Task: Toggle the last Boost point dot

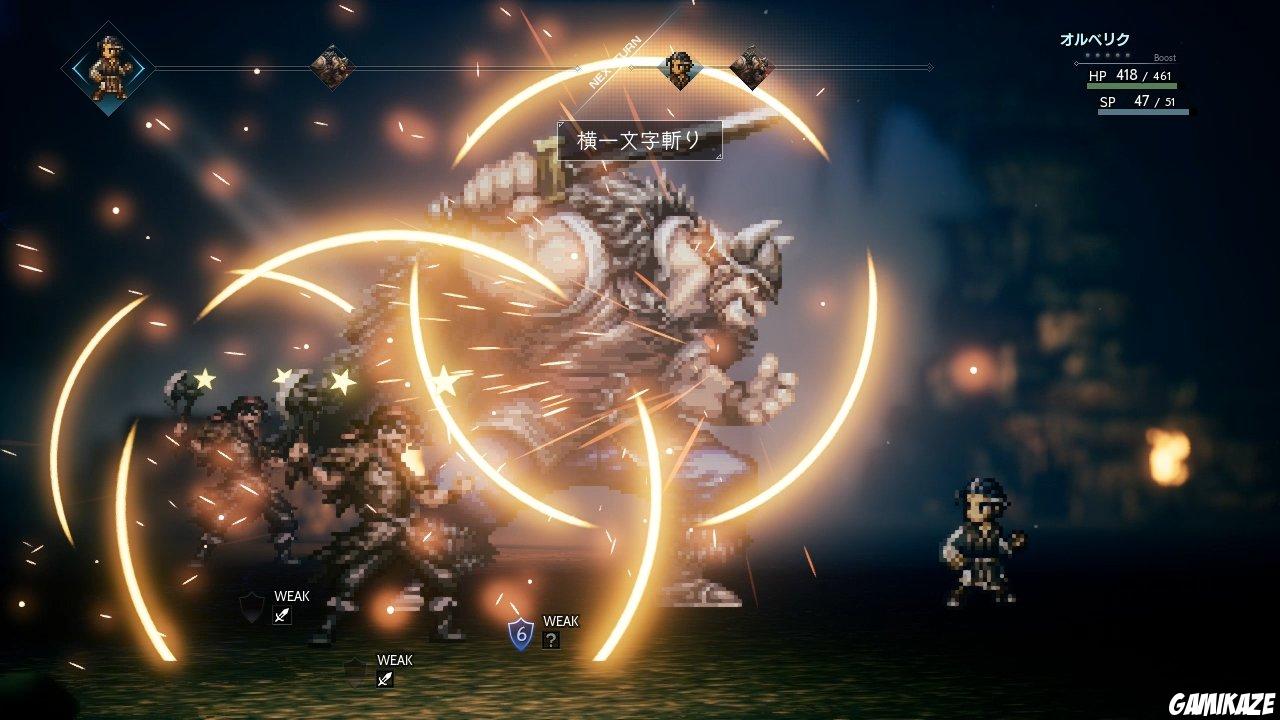Action: point(1127,55)
